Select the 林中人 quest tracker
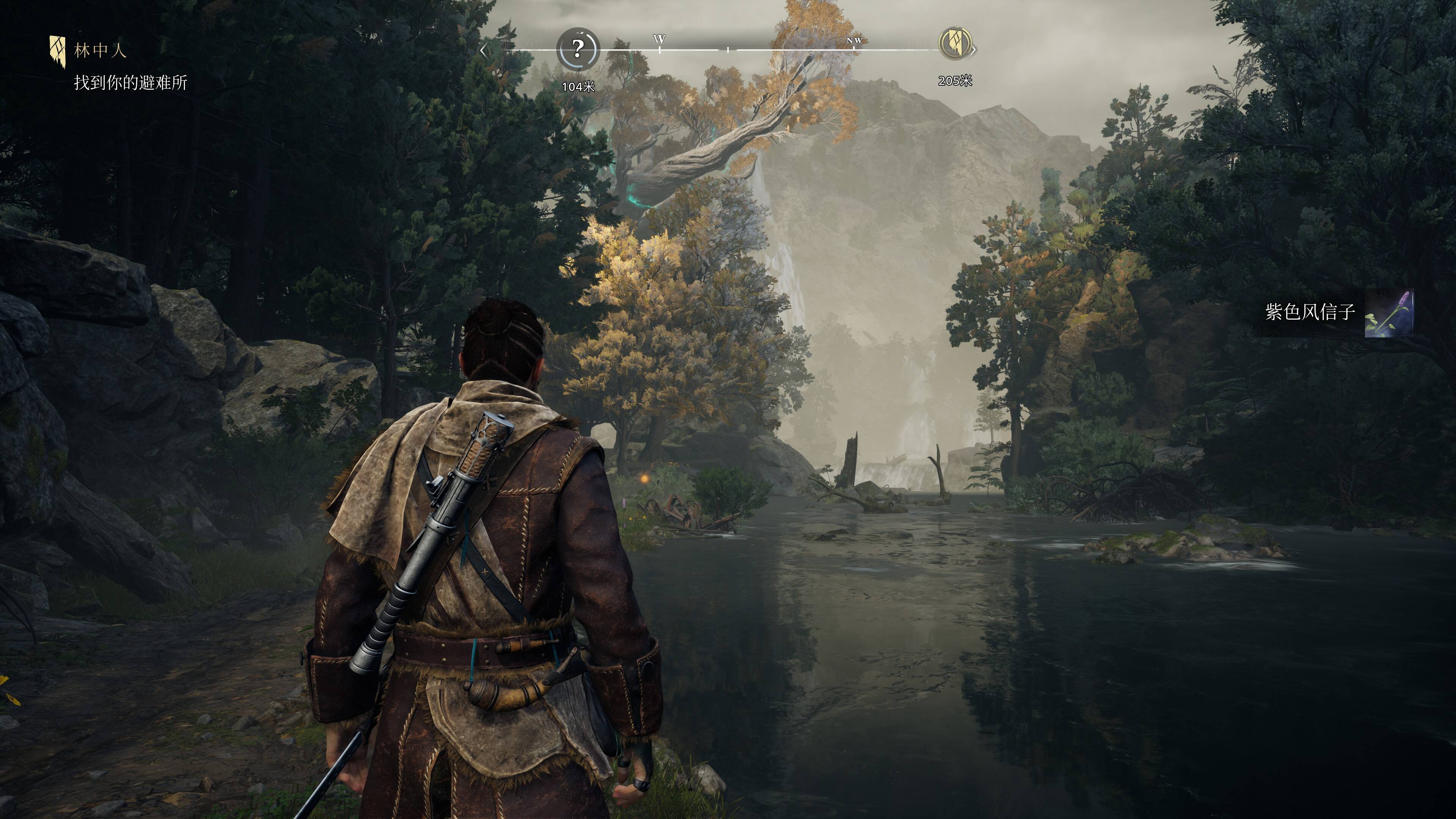This screenshot has height=819, width=1456. pos(99,51)
